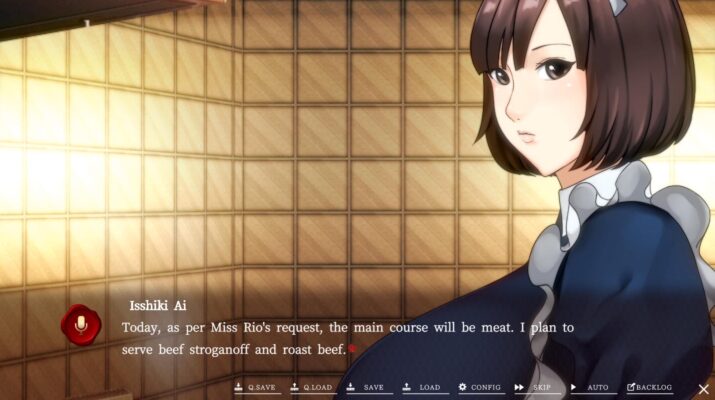Open the LOAD menu
The height and width of the screenshot is (400, 715).
point(422,387)
